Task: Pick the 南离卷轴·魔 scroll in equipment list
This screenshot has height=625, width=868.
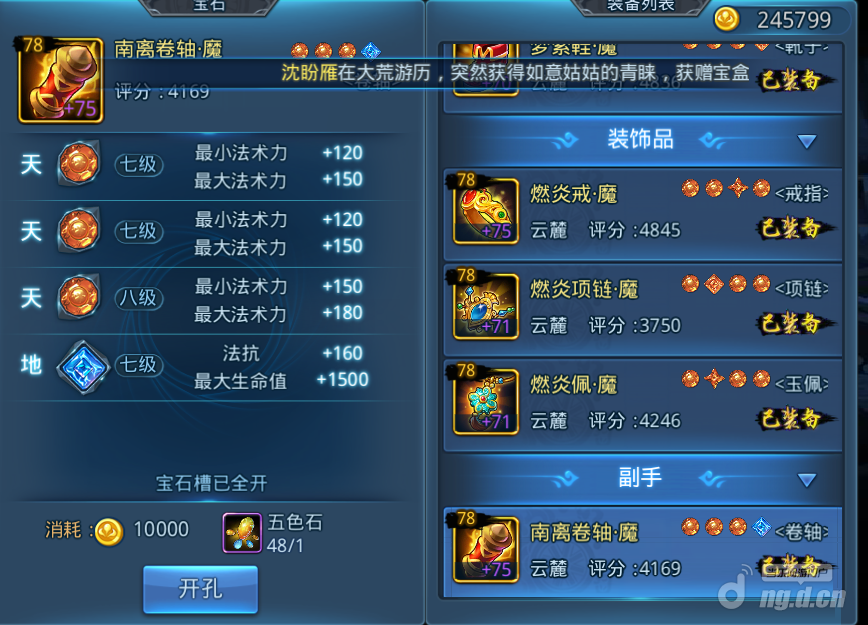Action: click(x=642, y=549)
